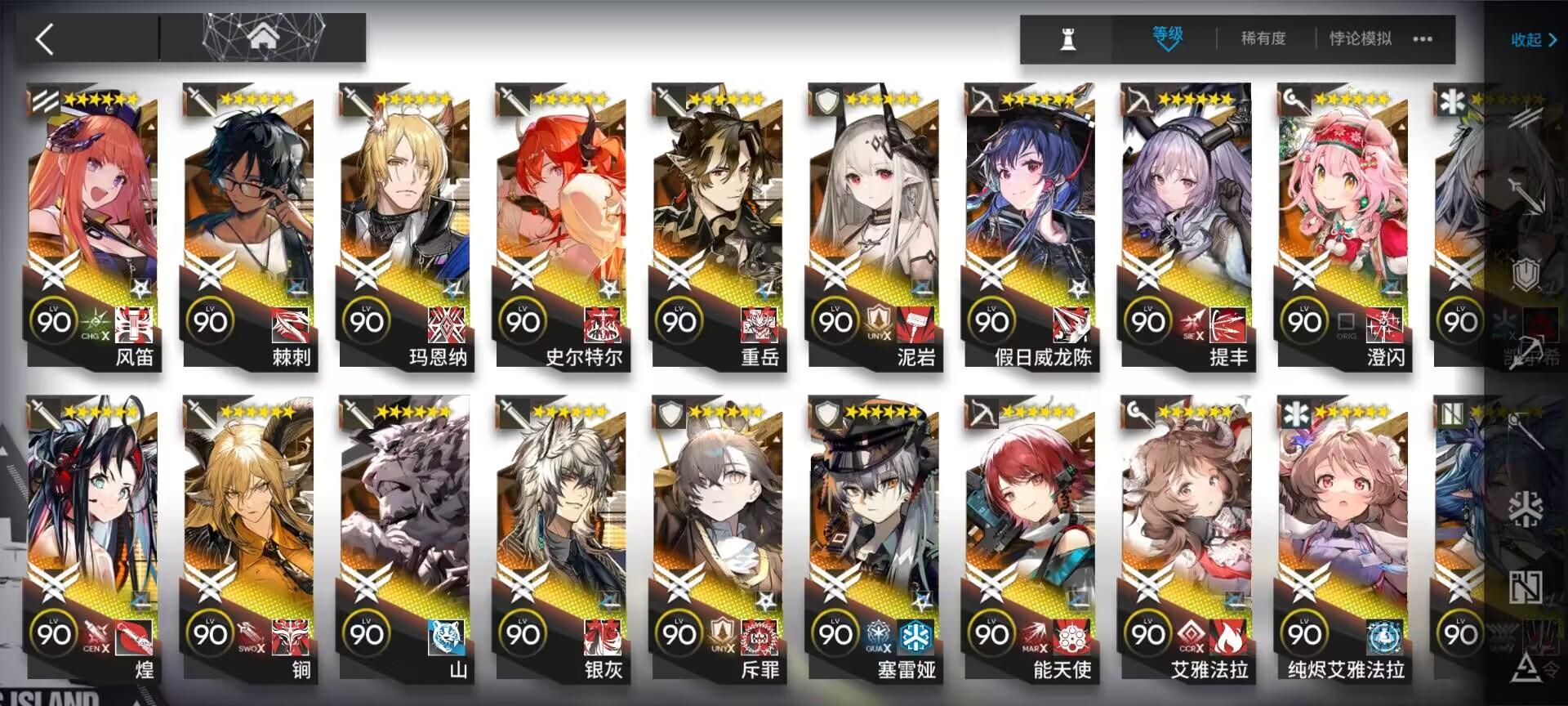This screenshot has height=706, width=1568.
Task: Select 等级 to sort operators by level
Action: pyautogui.click(x=1166, y=34)
